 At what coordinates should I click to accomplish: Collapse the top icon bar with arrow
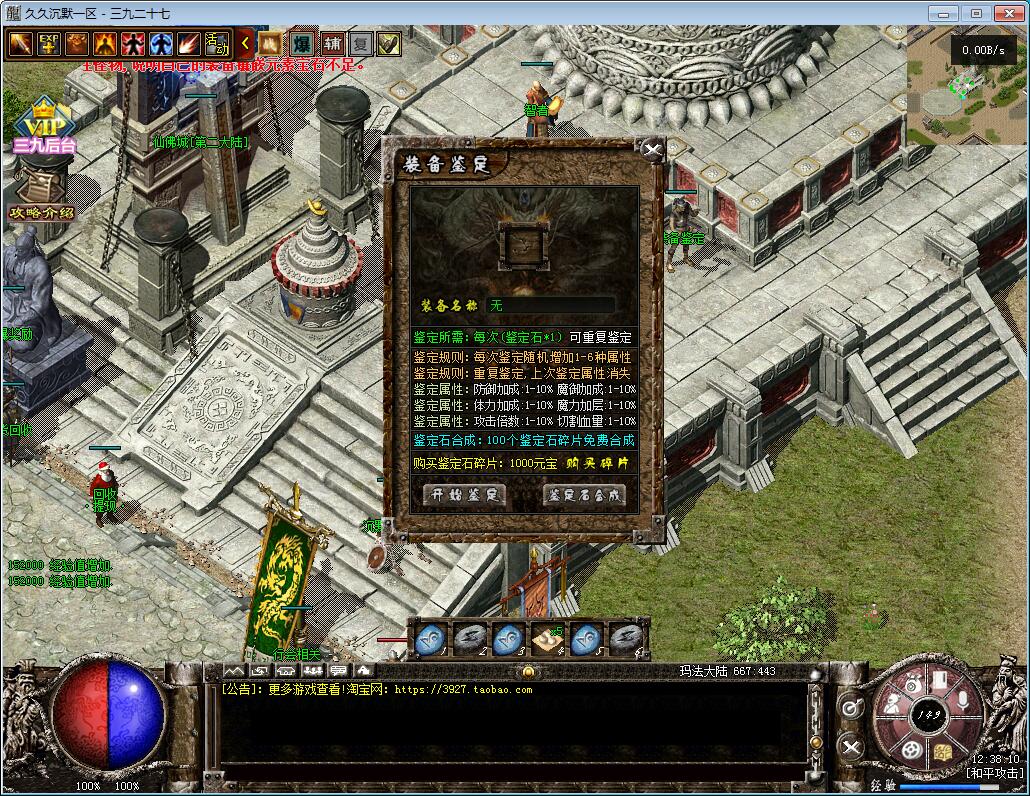pyautogui.click(x=246, y=44)
